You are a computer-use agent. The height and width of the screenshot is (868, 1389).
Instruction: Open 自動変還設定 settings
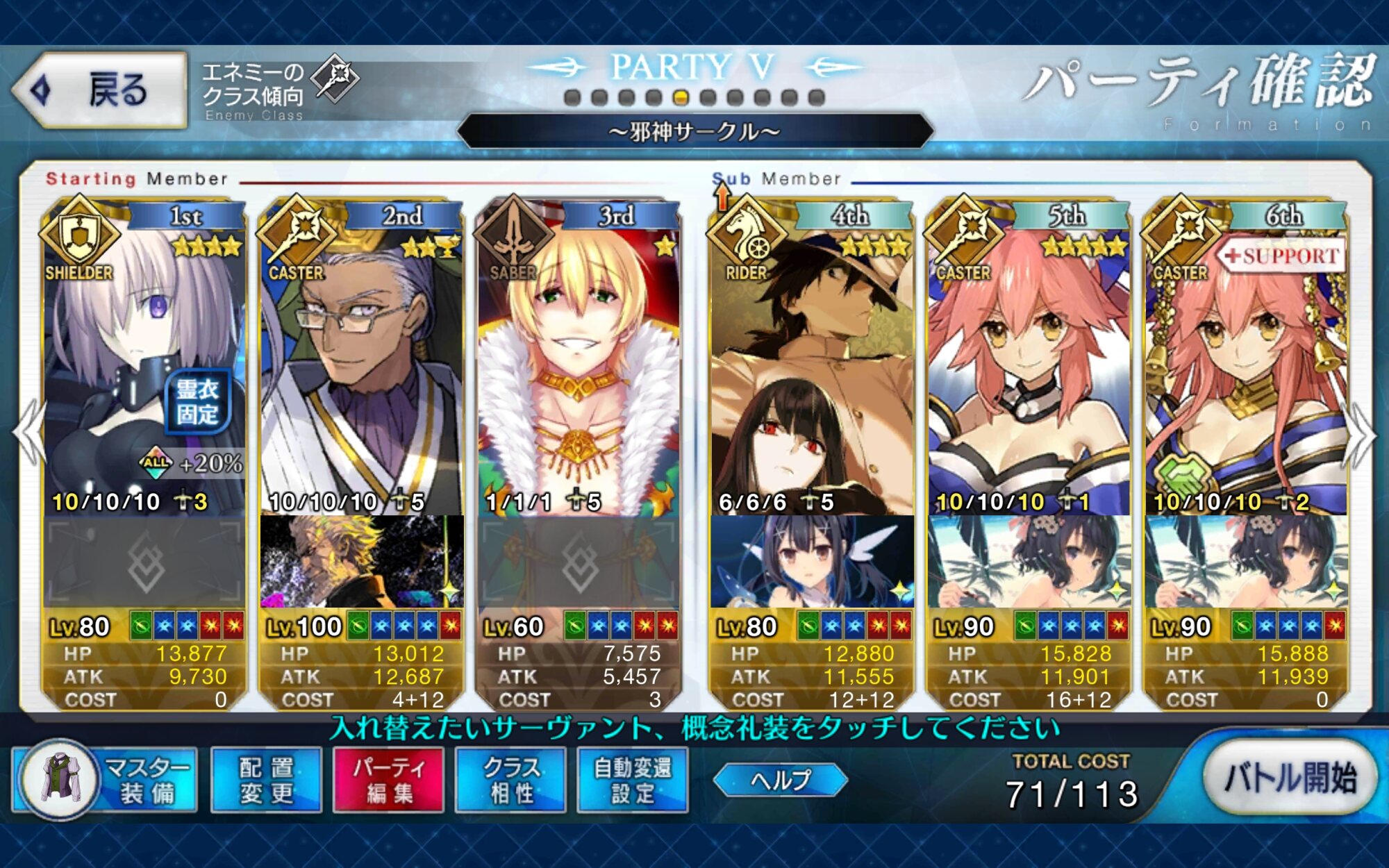[x=633, y=780]
